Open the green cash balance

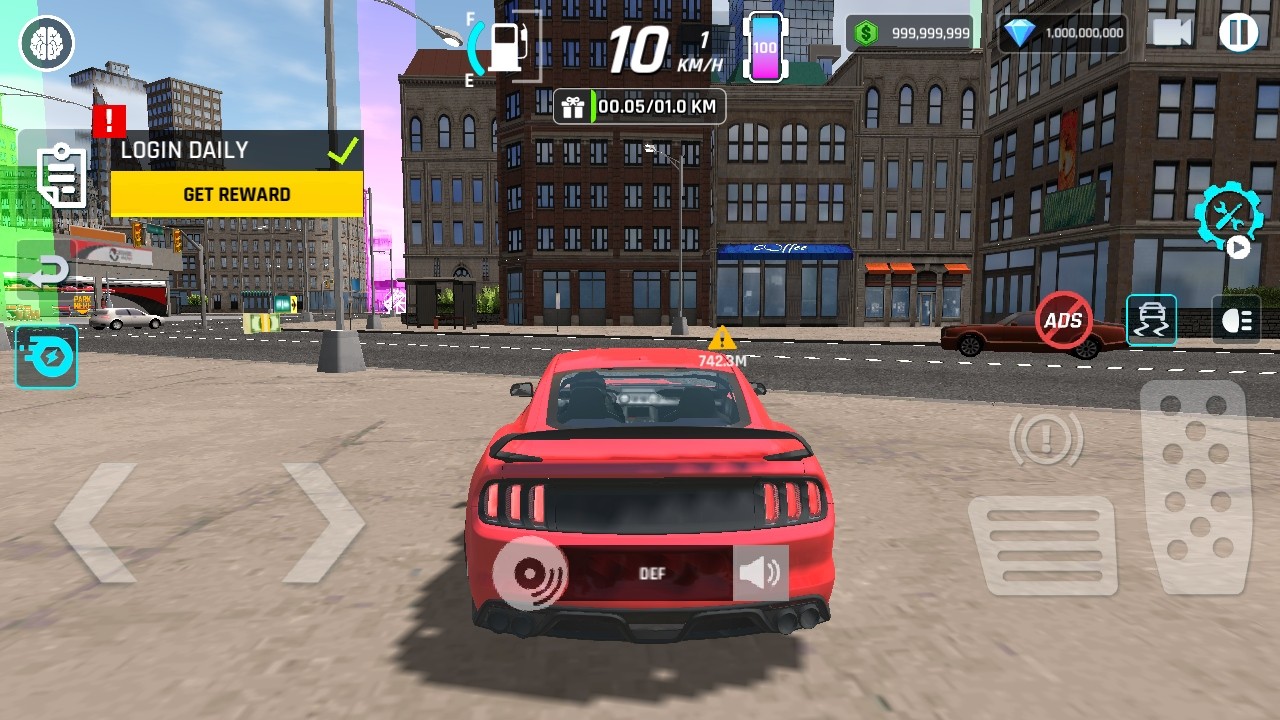coord(909,33)
